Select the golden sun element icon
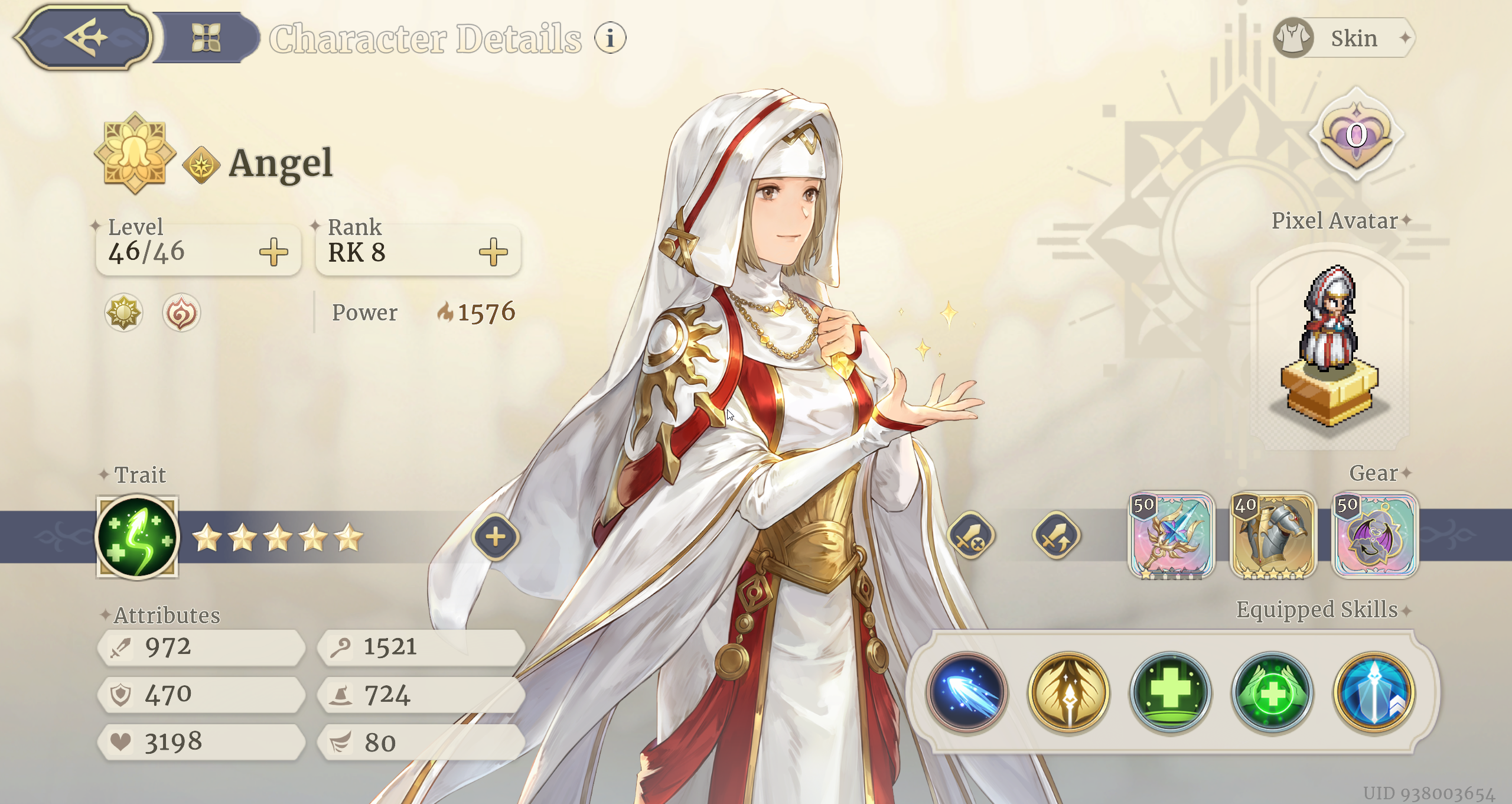1512x804 pixels. pos(123,312)
